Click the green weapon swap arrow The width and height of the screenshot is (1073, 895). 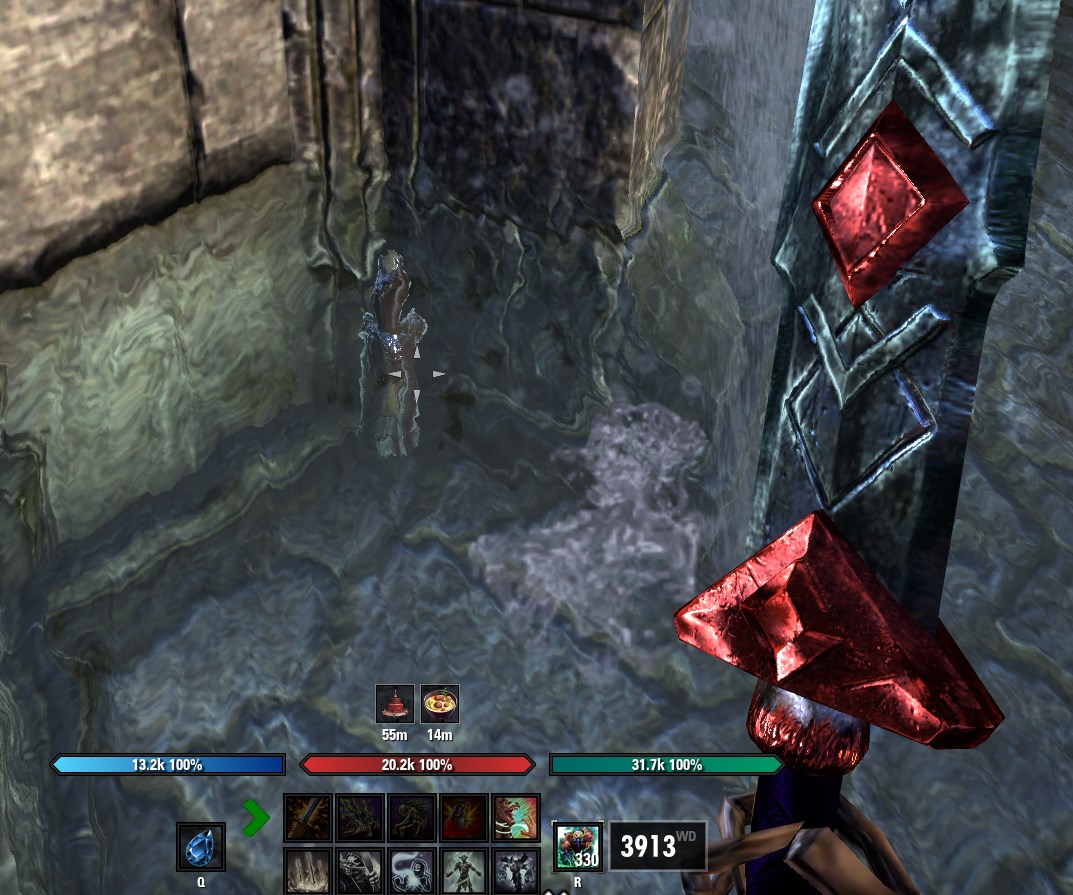pyautogui.click(x=256, y=818)
